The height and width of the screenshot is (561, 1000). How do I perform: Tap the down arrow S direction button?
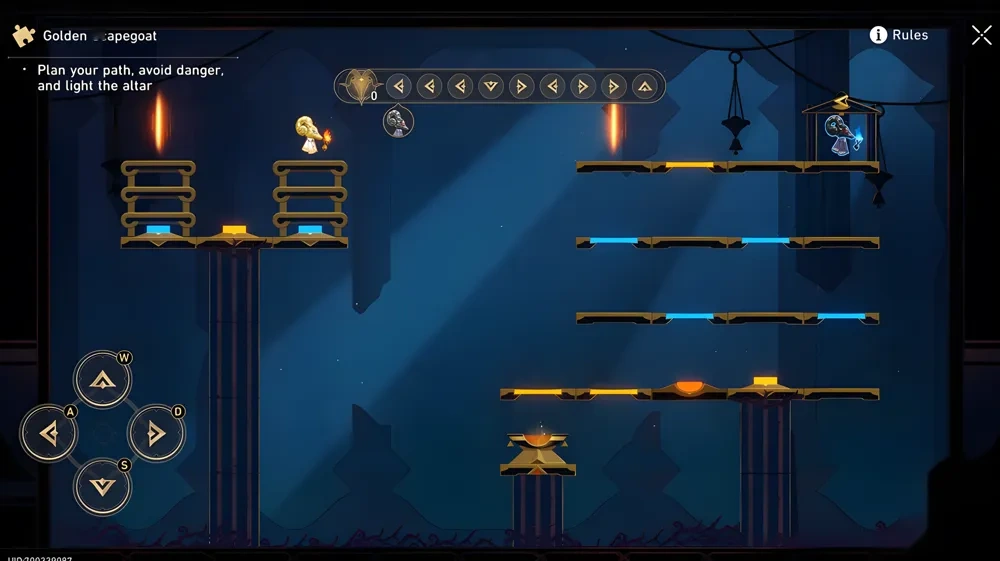tap(103, 487)
